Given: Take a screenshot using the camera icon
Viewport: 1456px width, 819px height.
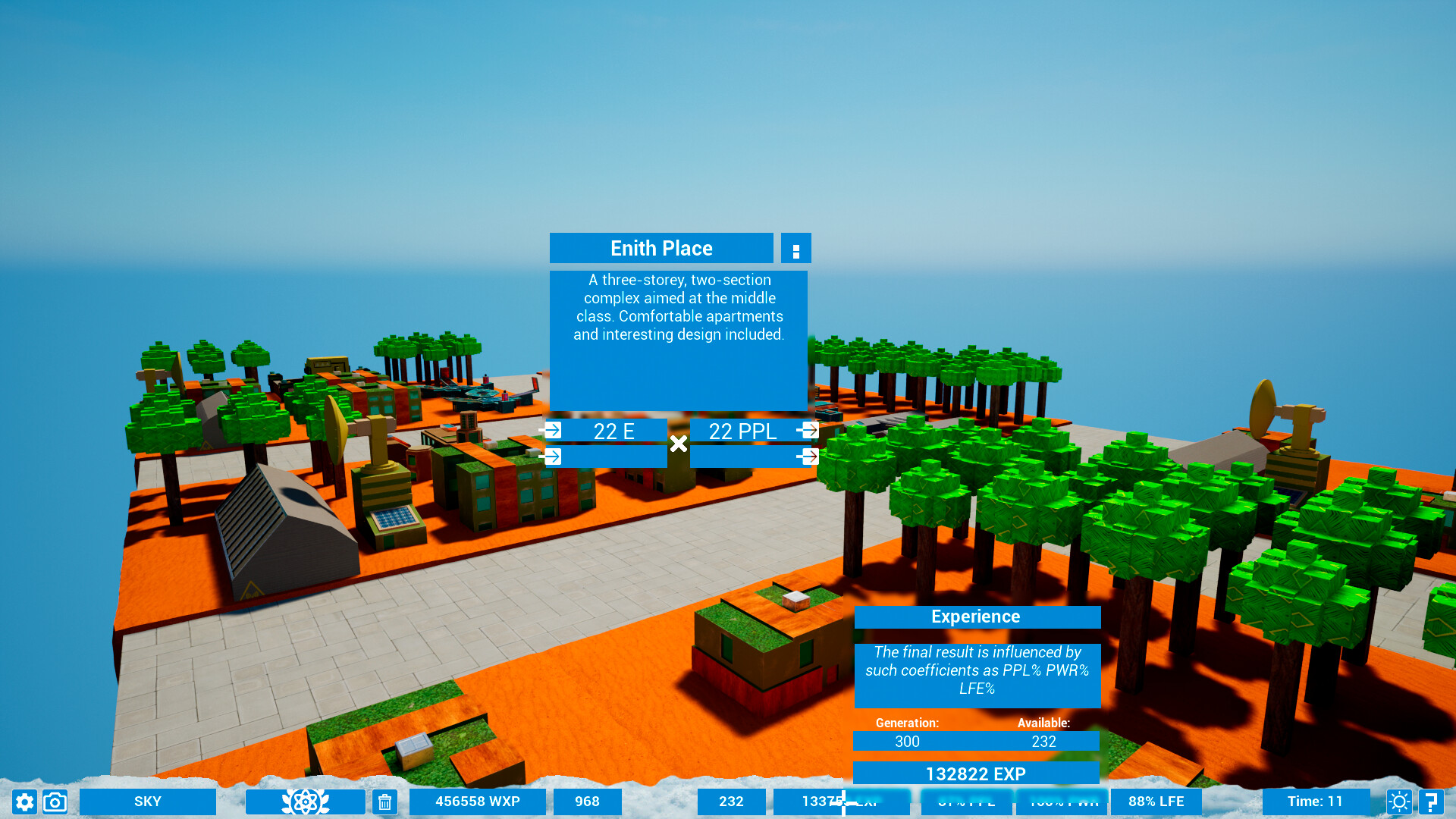Looking at the screenshot, I should (54, 802).
